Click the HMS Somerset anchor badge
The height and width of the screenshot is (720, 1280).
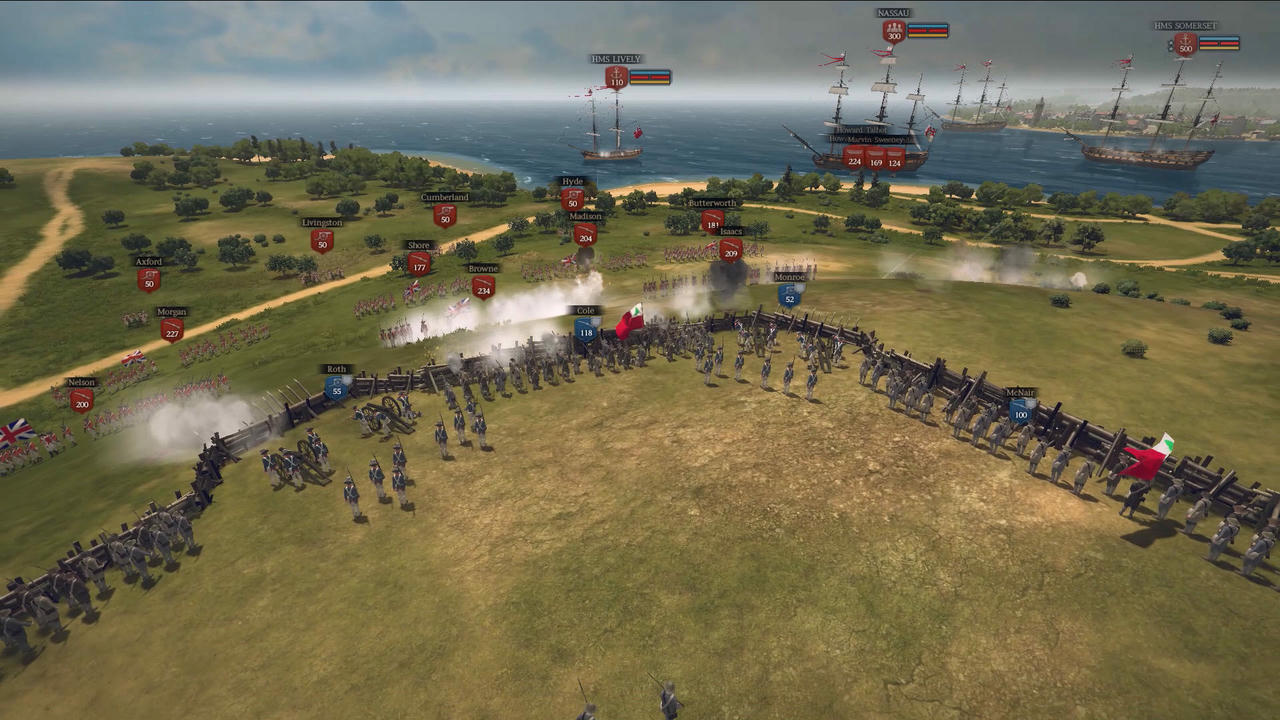pyautogui.click(x=1185, y=44)
